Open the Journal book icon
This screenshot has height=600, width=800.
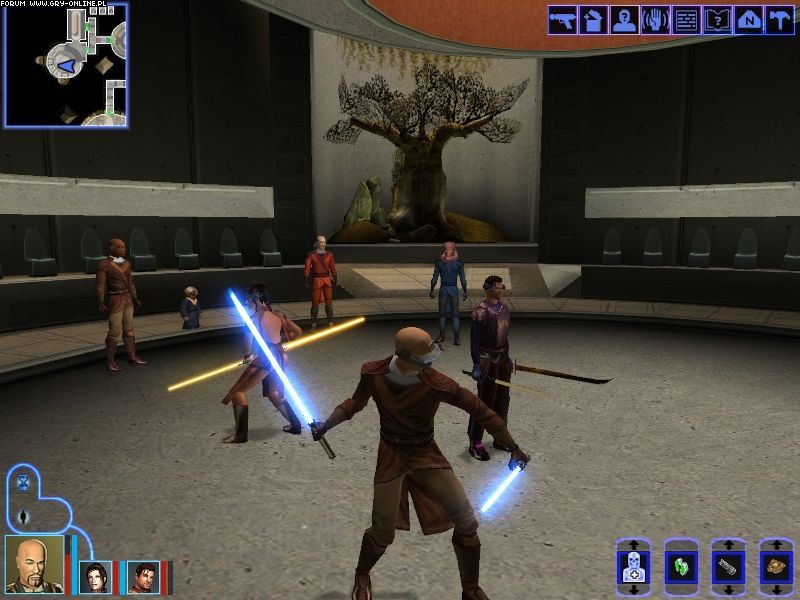click(717, 20)
